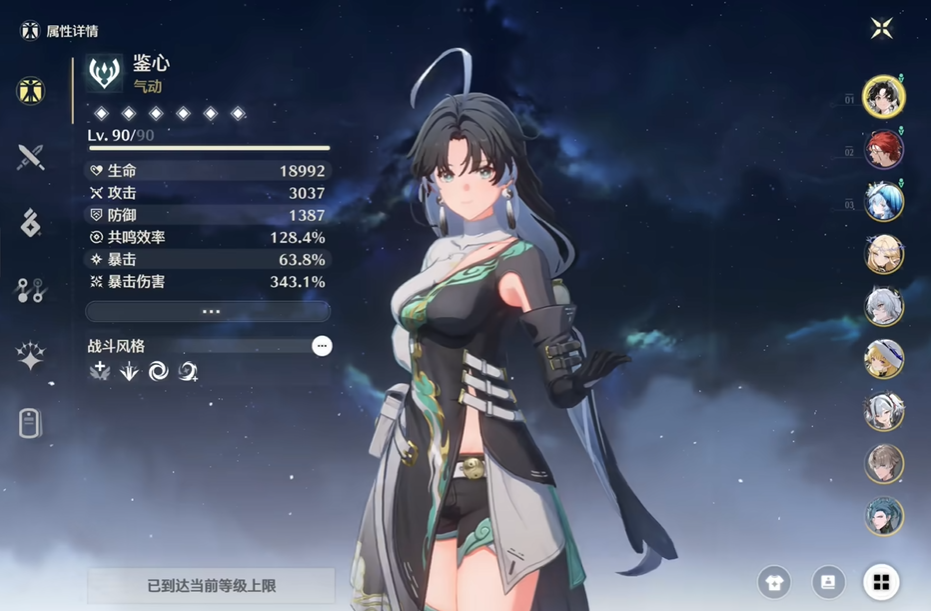Open the skill tree tab with connected nodes icon
931x611 pixels.
(31, 290)
